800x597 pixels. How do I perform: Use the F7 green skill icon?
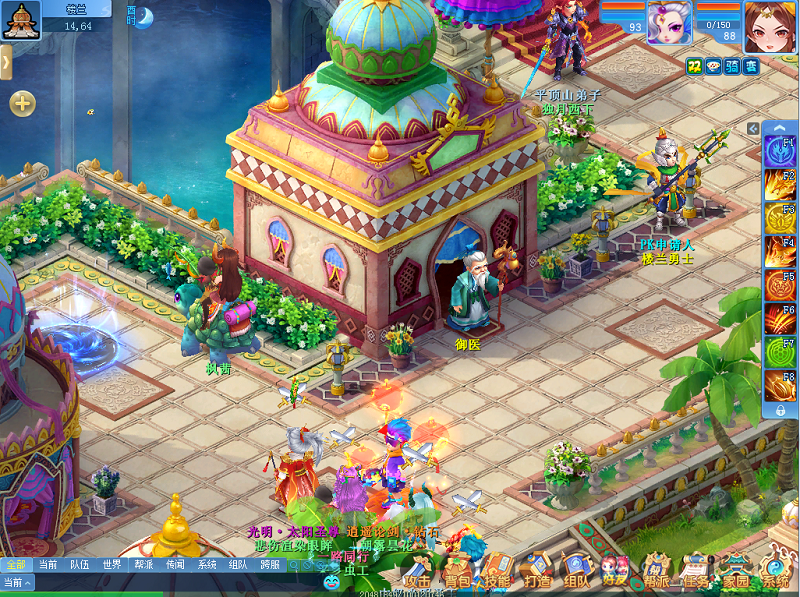tap(779, 353)
